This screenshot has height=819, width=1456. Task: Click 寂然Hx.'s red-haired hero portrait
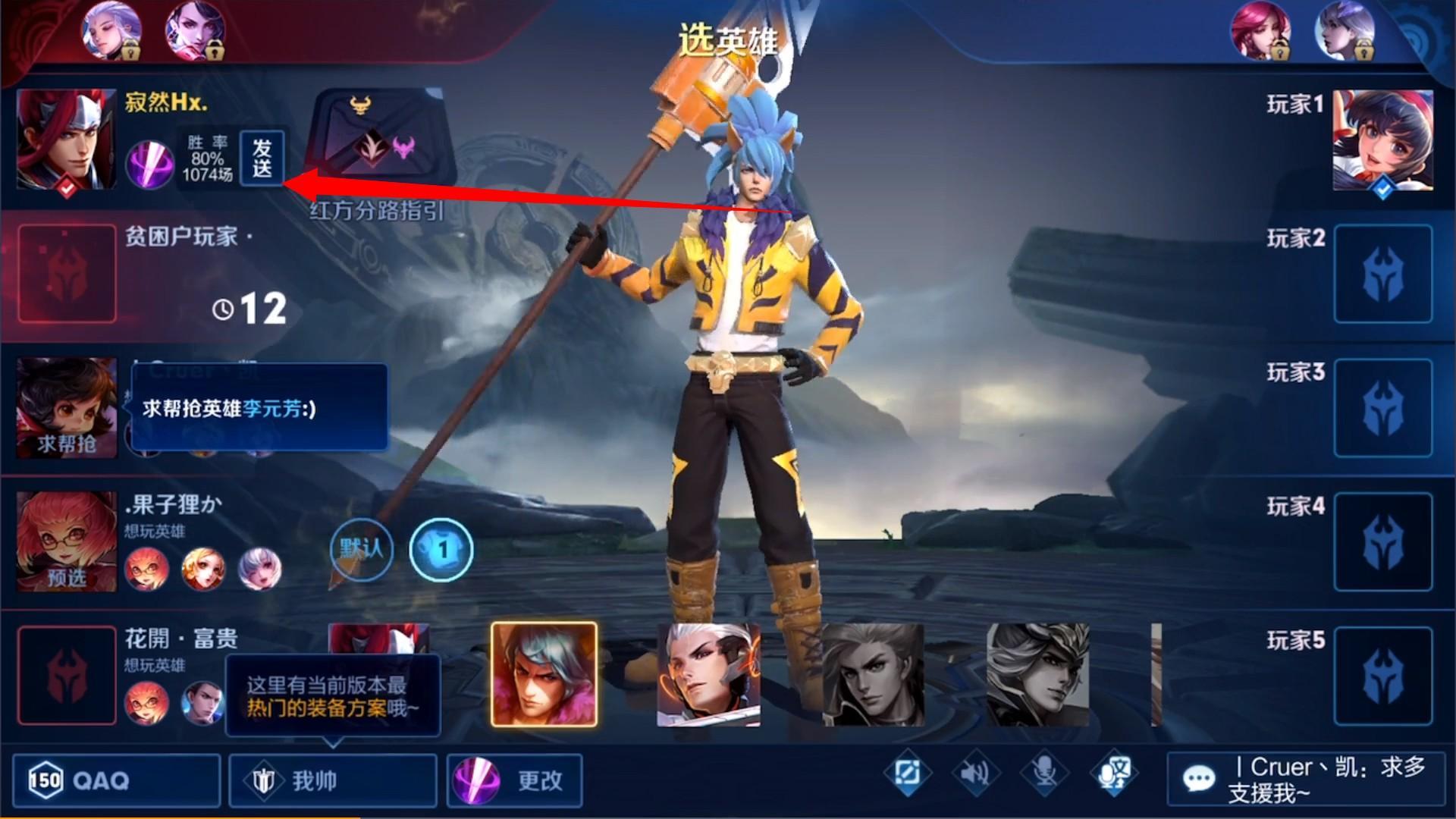tap(67, 140)
